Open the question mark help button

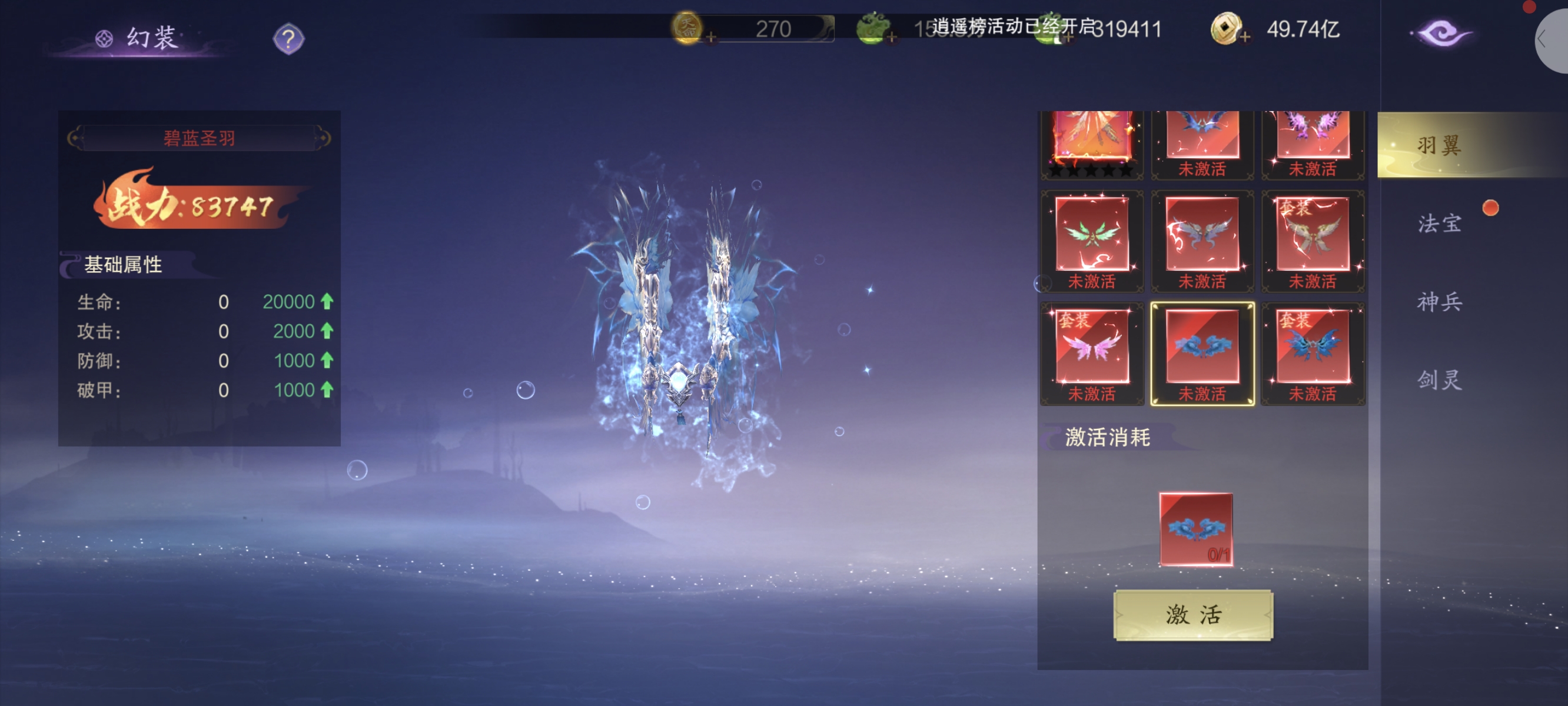(288, 39)
